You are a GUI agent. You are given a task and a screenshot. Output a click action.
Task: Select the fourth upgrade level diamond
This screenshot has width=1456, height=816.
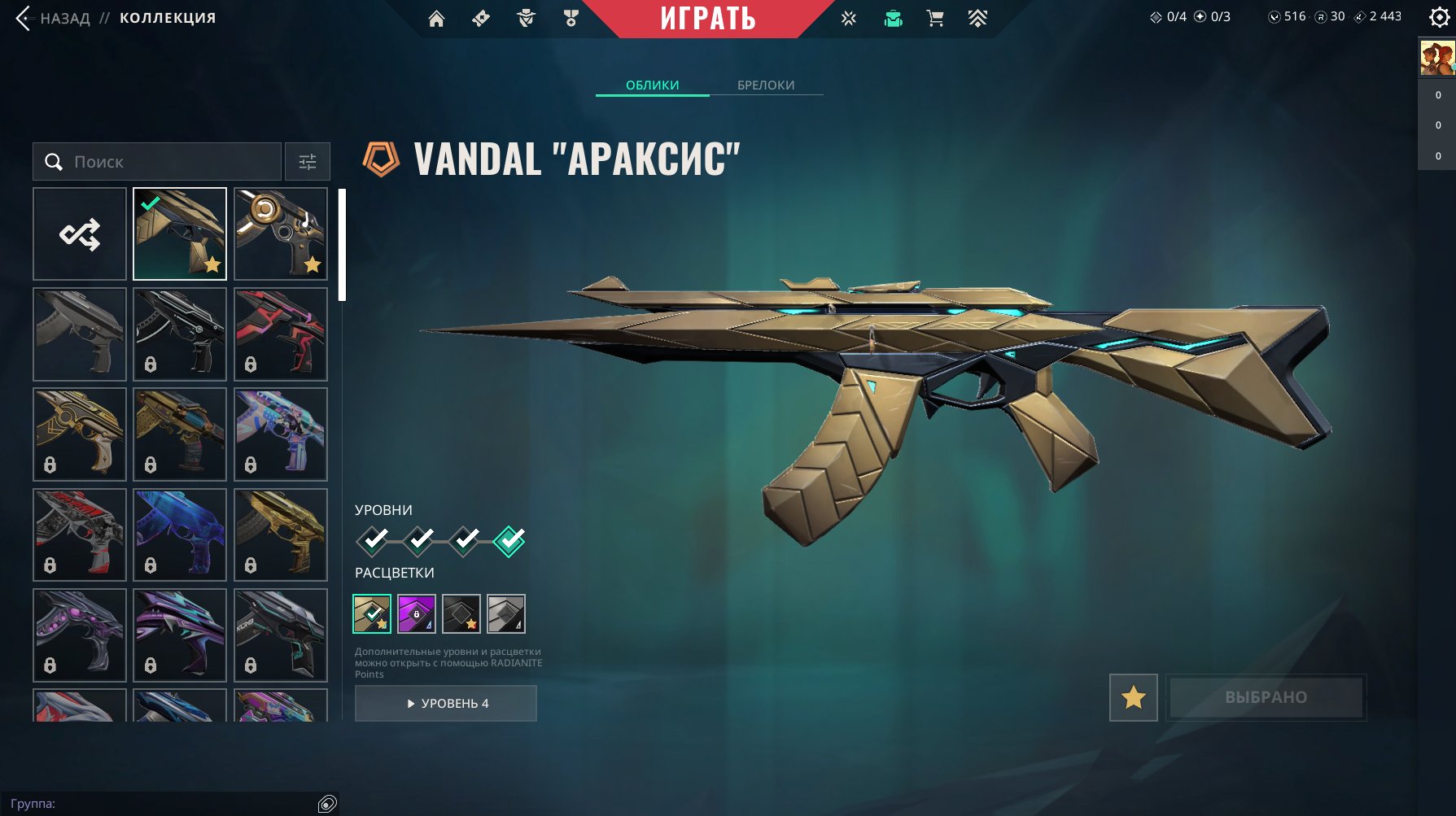tap(509, 540)
